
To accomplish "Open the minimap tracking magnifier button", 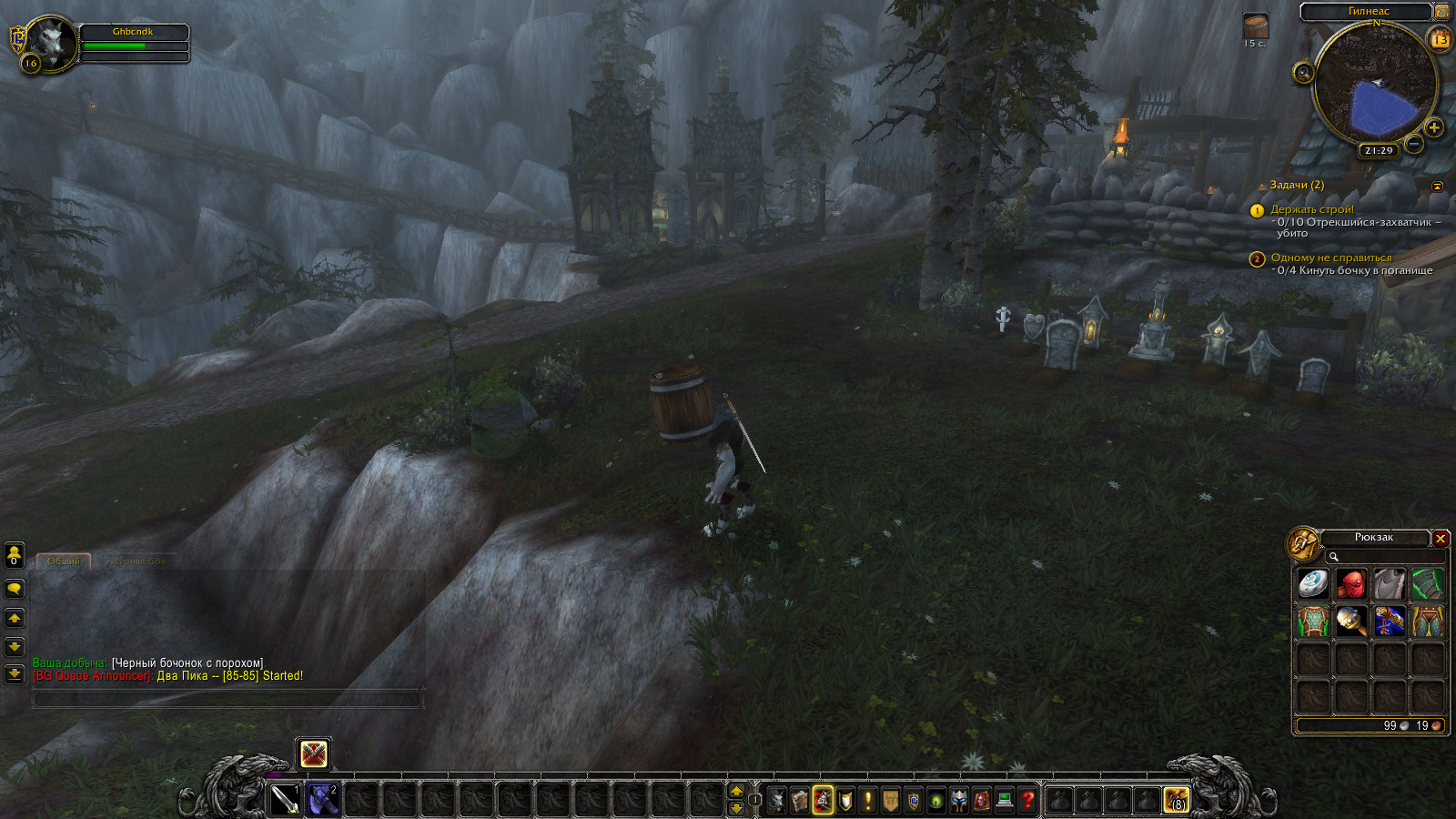I will click(1303, 73).
